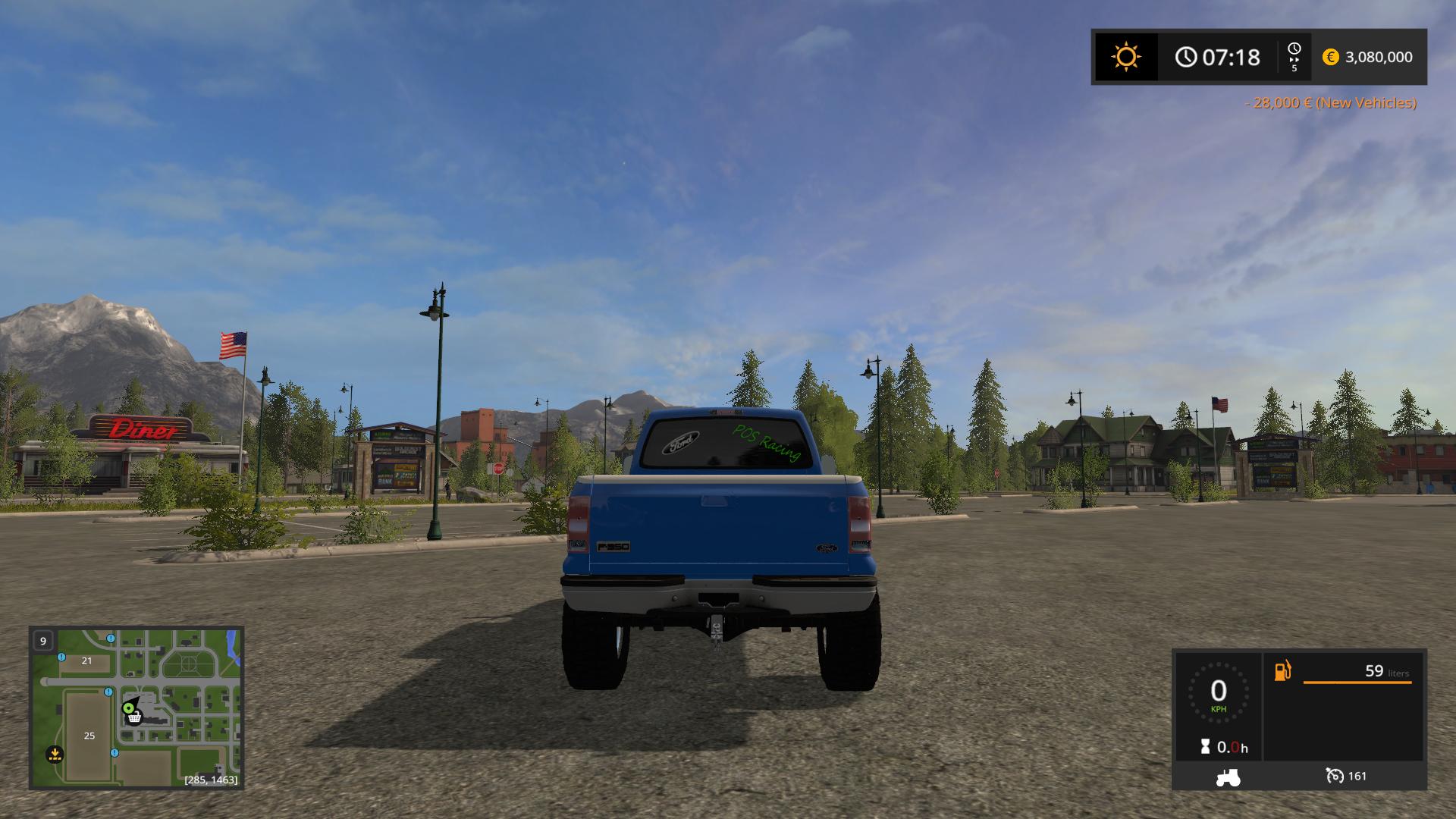The height and width of the screenshot is (819, 1456).
Task: Open the minimap
Action: (x=136, y=707)
